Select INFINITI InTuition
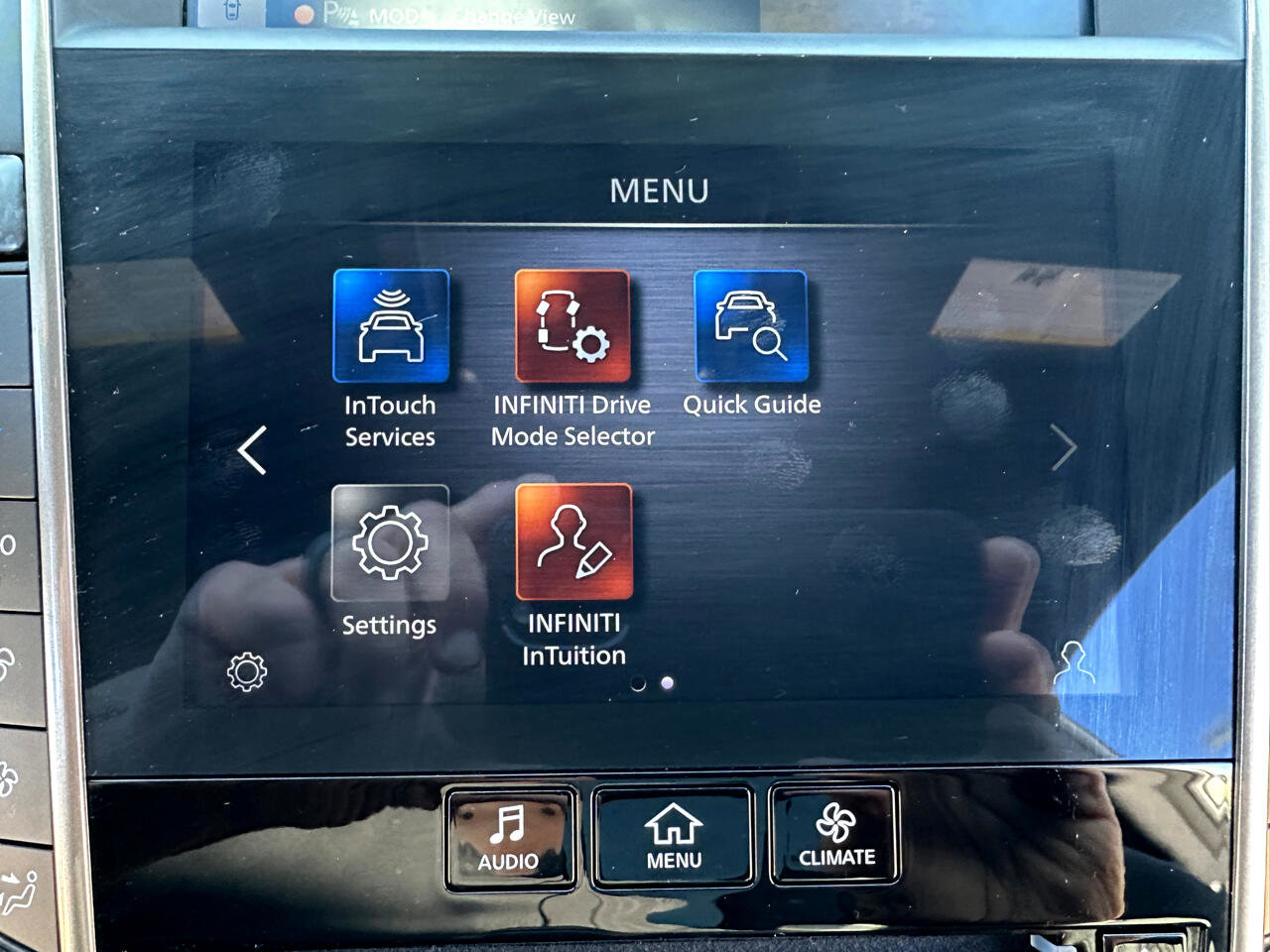Screen dimensions: 1270x952 tap(573, 542)
